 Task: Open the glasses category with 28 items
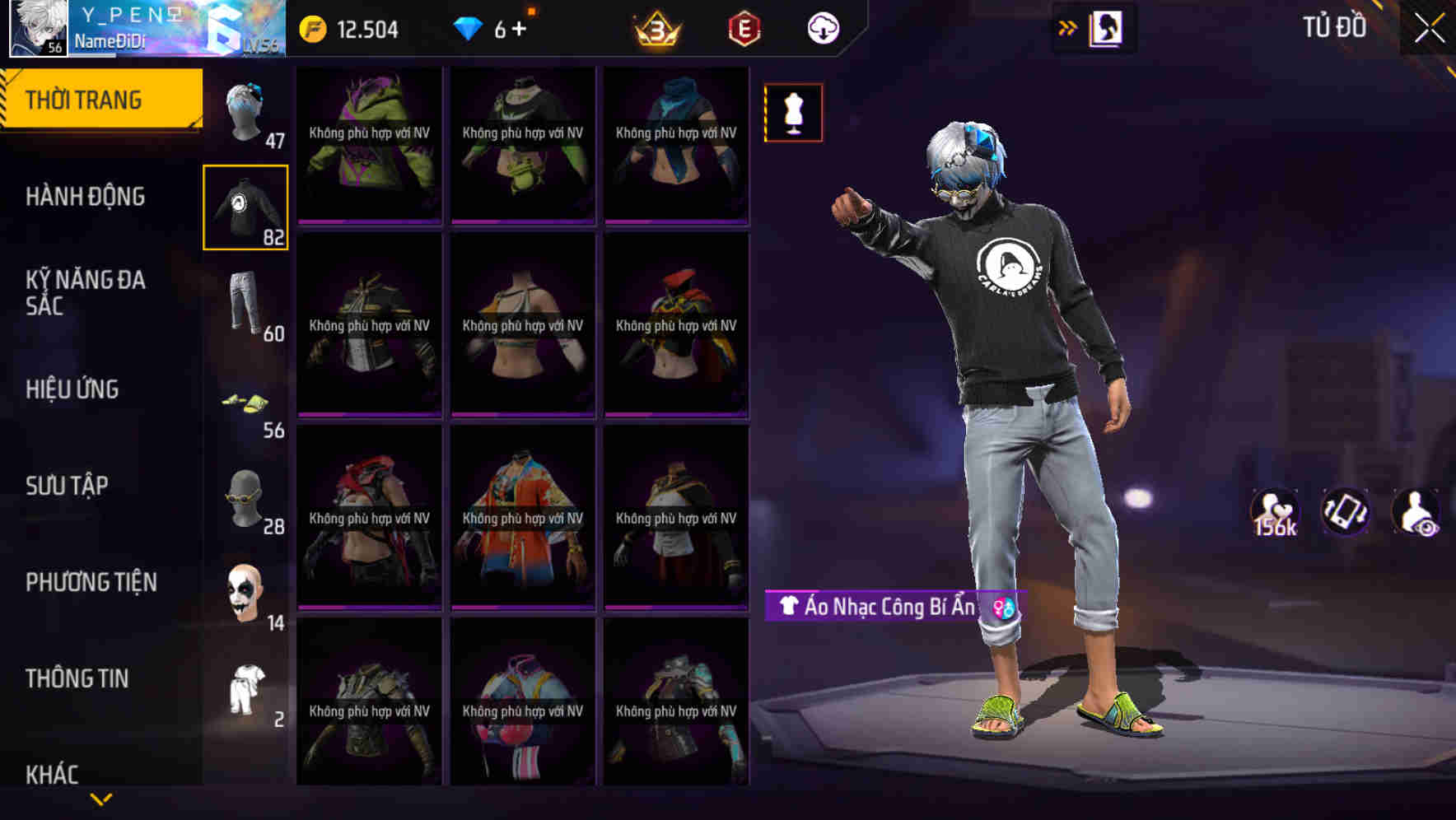click(x=247, y=498)
